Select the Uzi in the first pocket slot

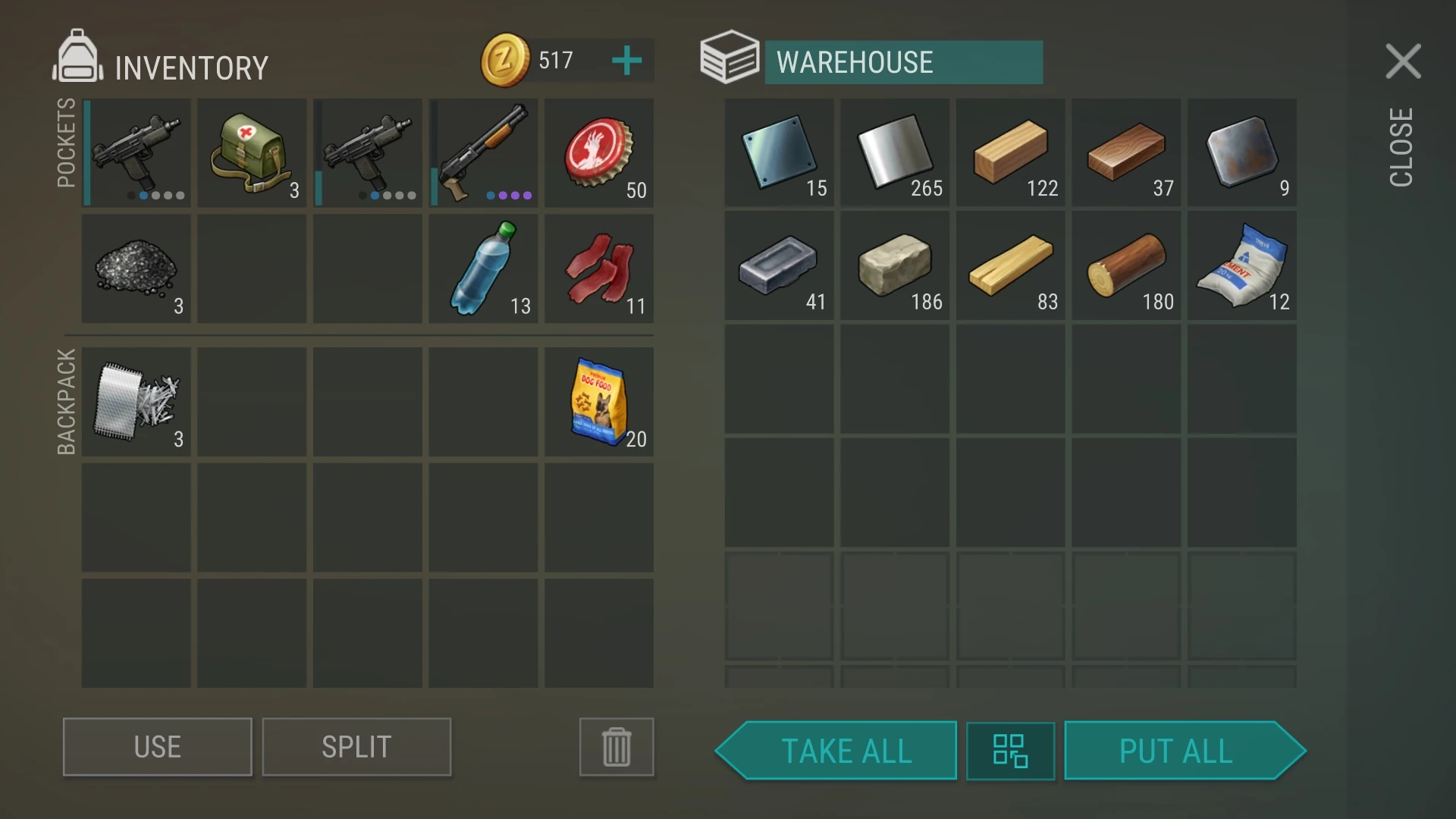click(136, 152)
